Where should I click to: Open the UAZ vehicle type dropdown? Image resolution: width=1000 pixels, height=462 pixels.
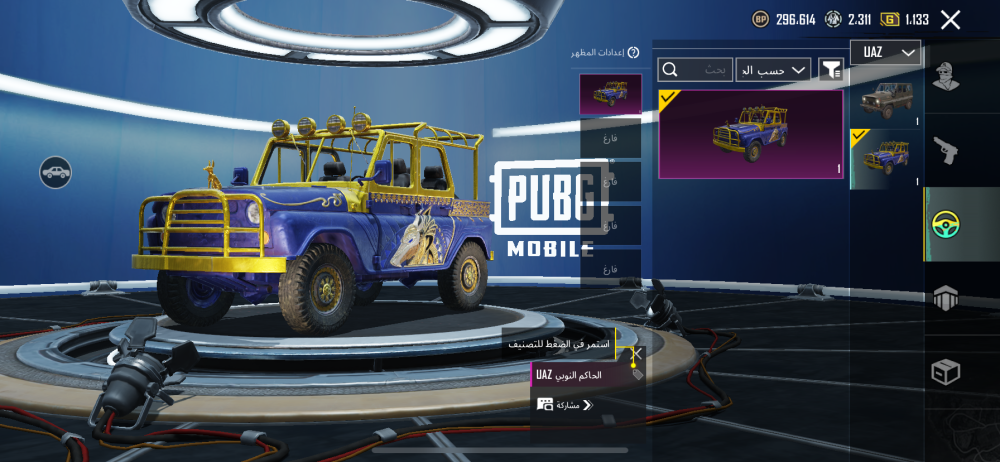pyautogui.click(x=885, y=52)
